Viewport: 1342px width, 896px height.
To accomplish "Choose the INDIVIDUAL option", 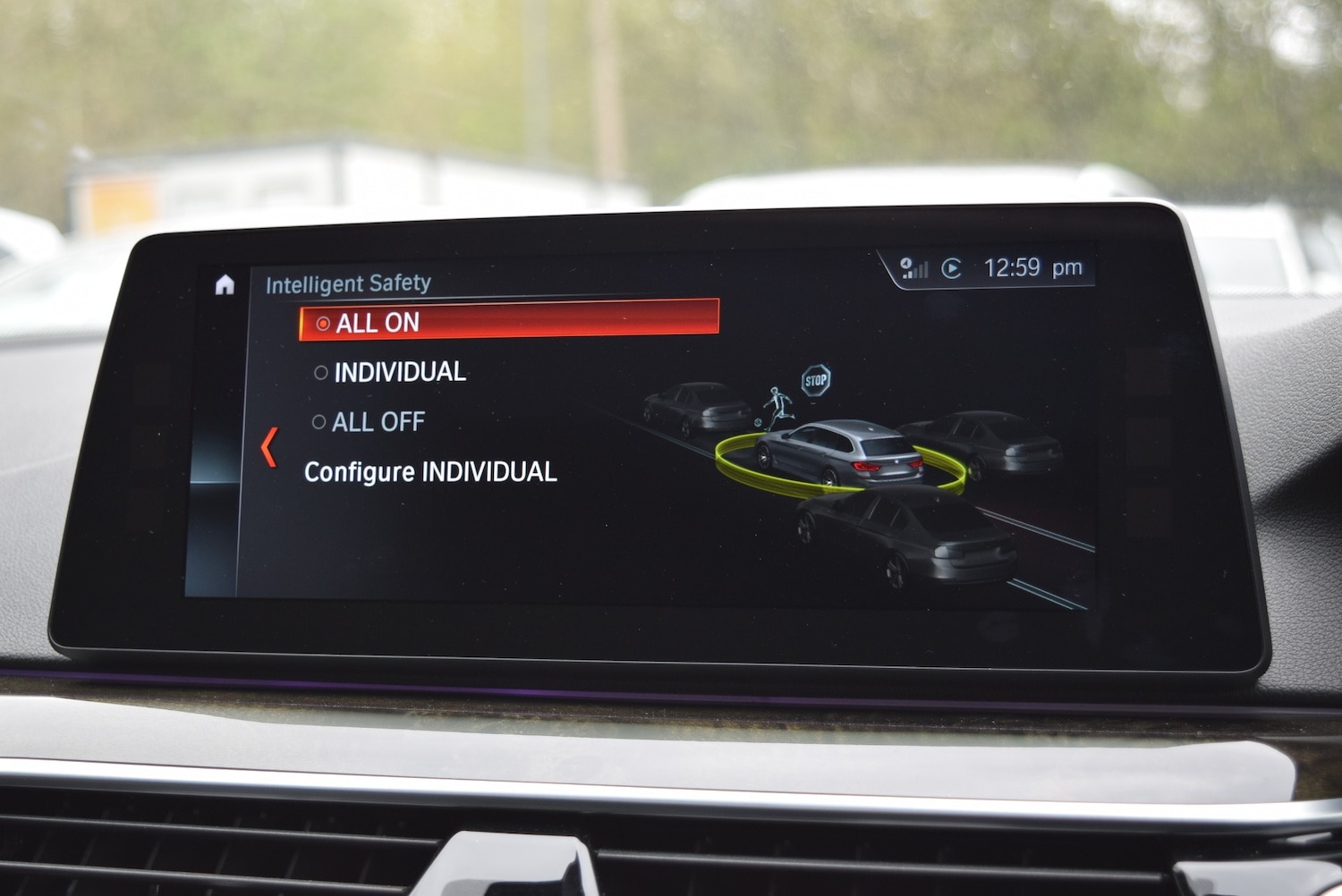I will pyautogui.click(x=399, y=372).
